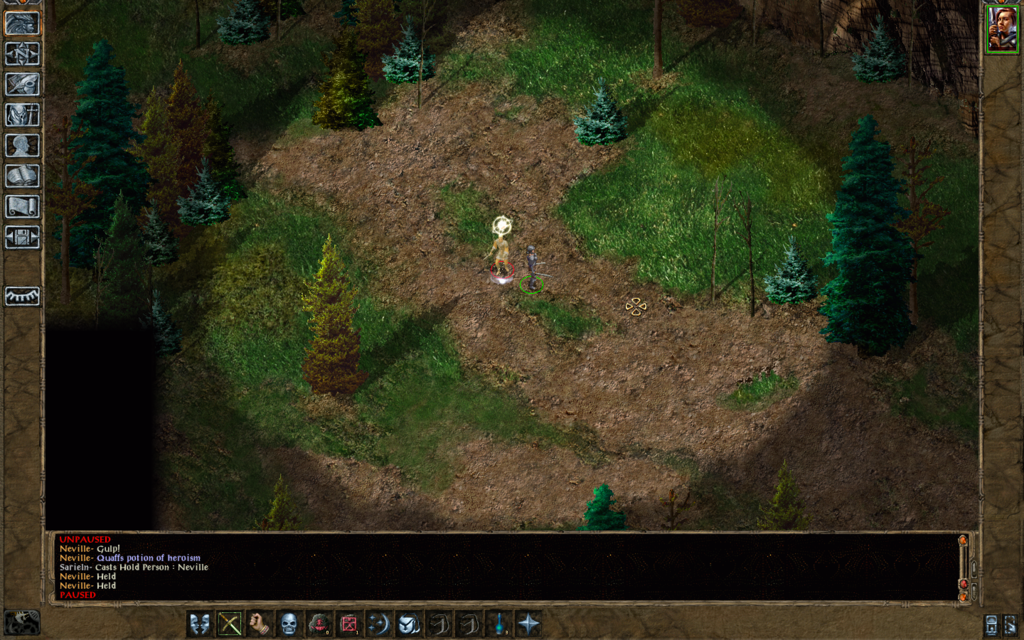Select the fist weapon slot
1024x640 pixels.
click(x=260, y=624)
